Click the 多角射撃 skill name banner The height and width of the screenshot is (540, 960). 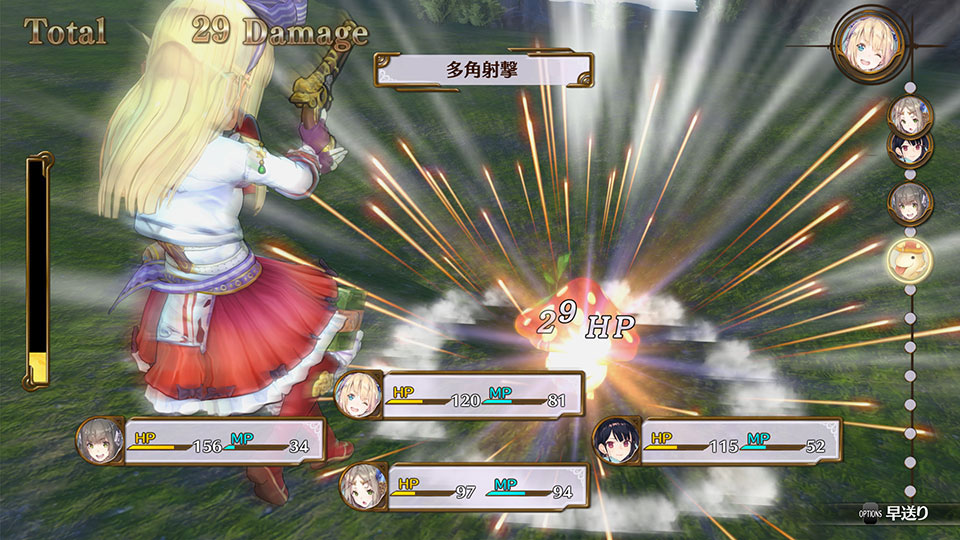point(483,71)
